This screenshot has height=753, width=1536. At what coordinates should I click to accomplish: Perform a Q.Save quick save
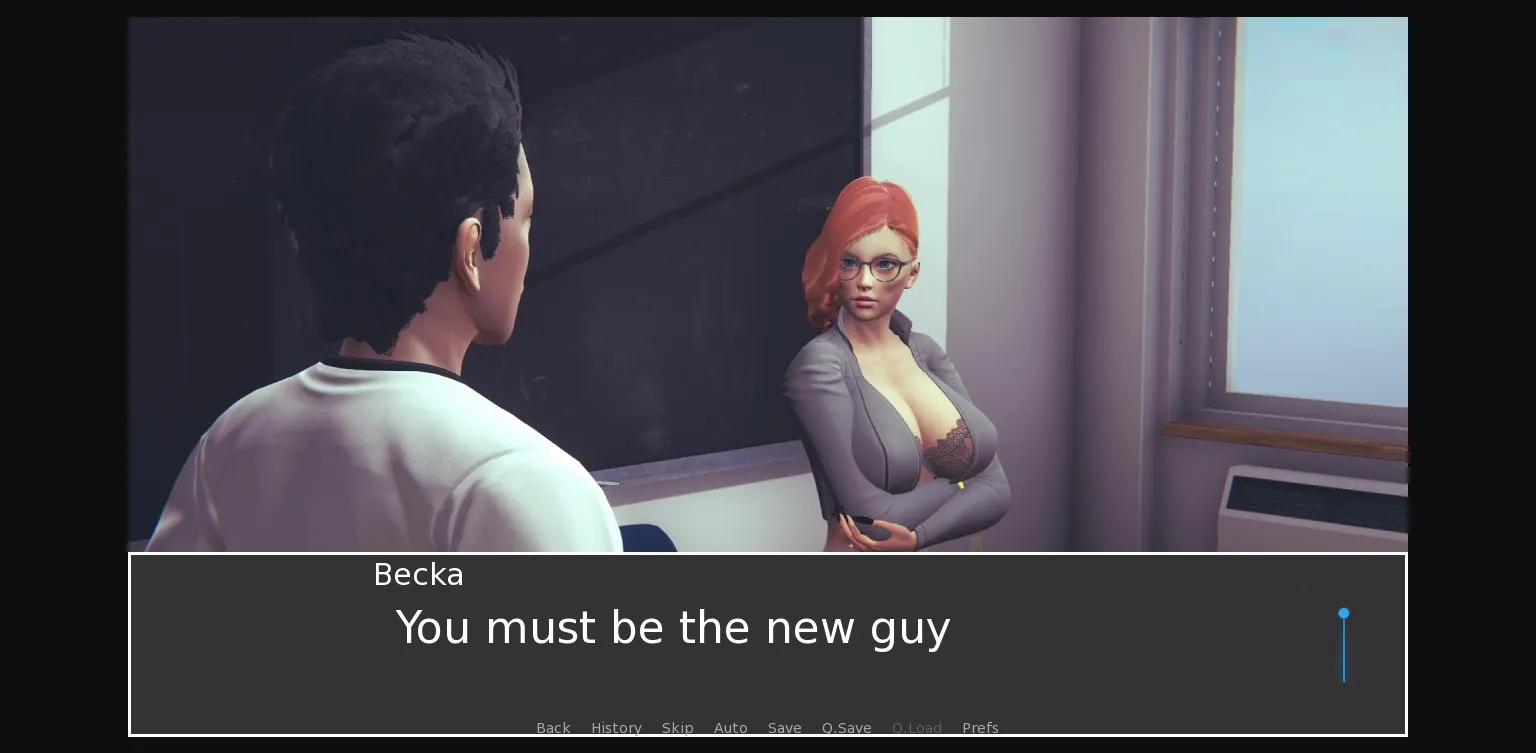click(846, 728)
